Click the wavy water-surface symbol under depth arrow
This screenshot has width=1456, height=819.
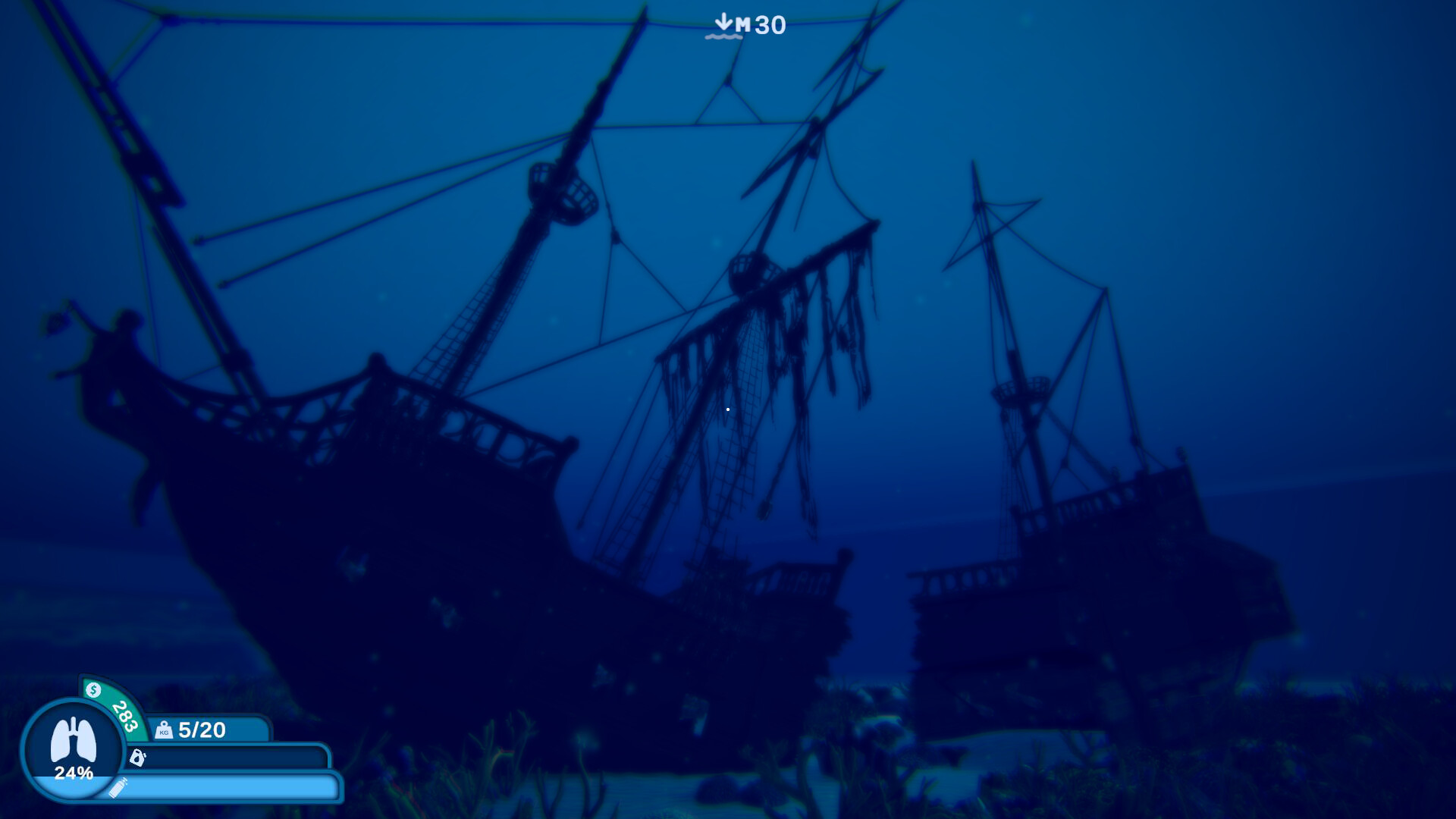coord(723,36)
